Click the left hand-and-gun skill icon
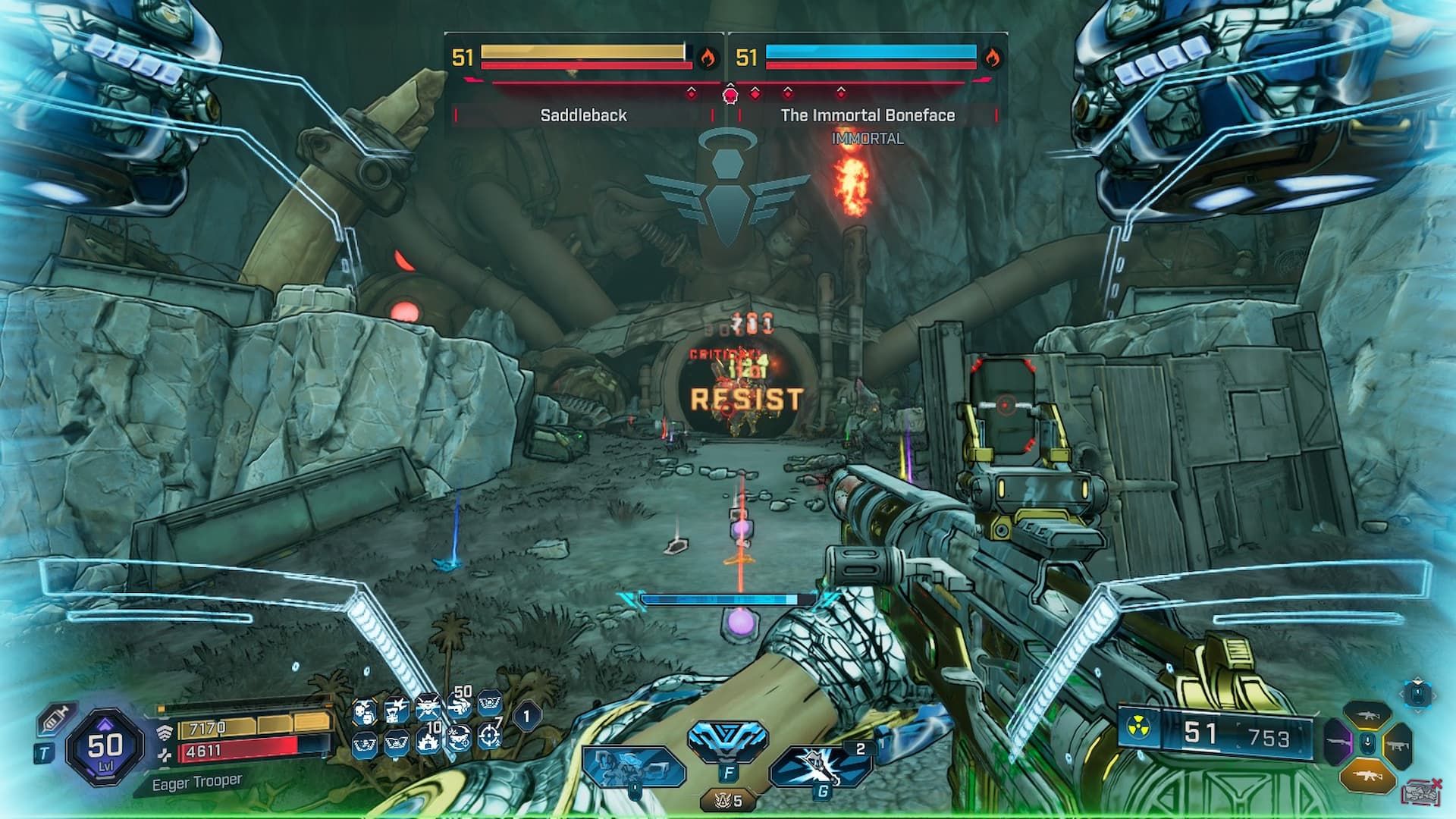The height and width of the screenshot is (819, 1456). [x=631, y=766]
